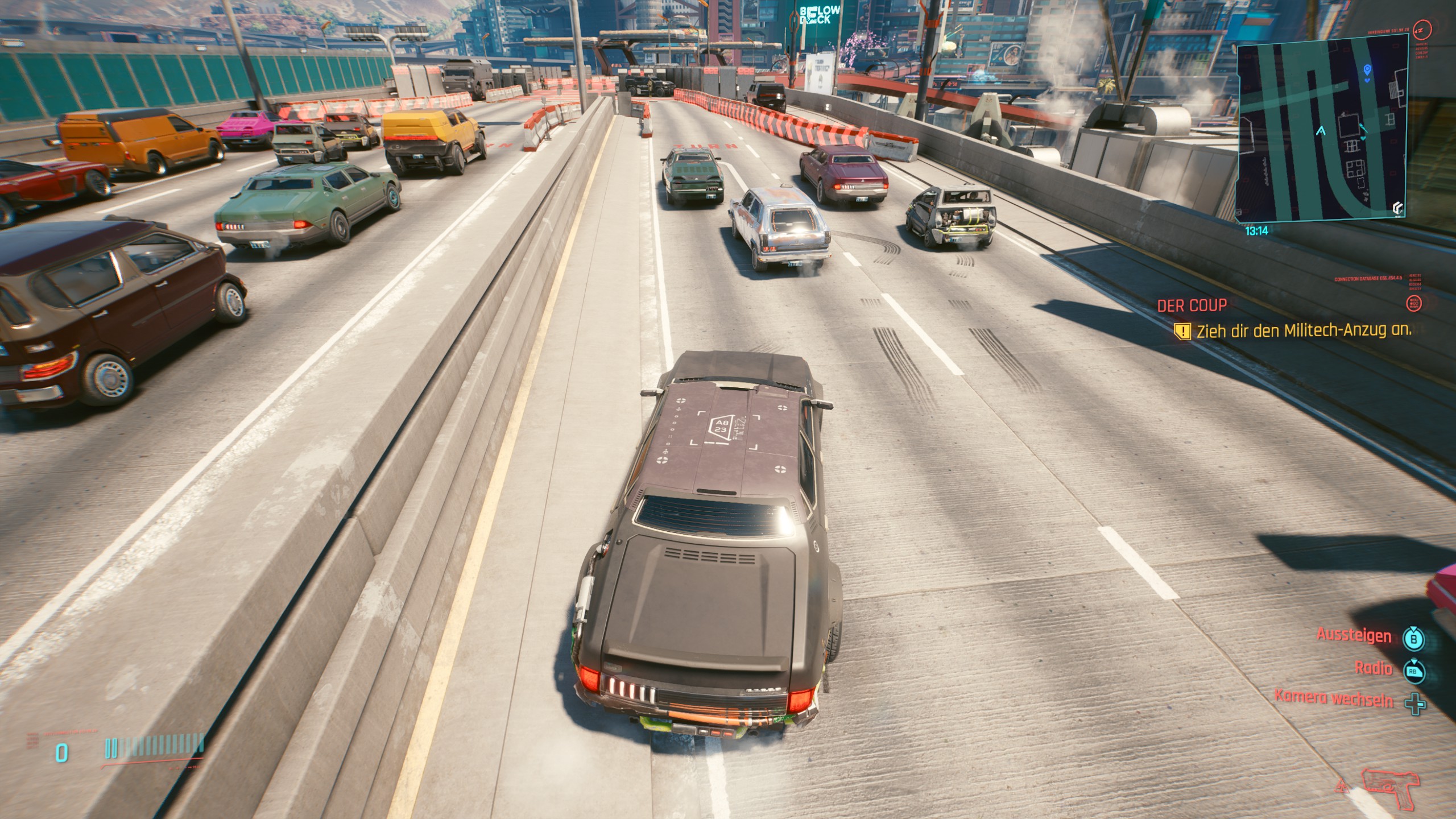Click the yellow quest marker icon
This screenshot has width=1456, height=819.
[x=1182, y=332]
